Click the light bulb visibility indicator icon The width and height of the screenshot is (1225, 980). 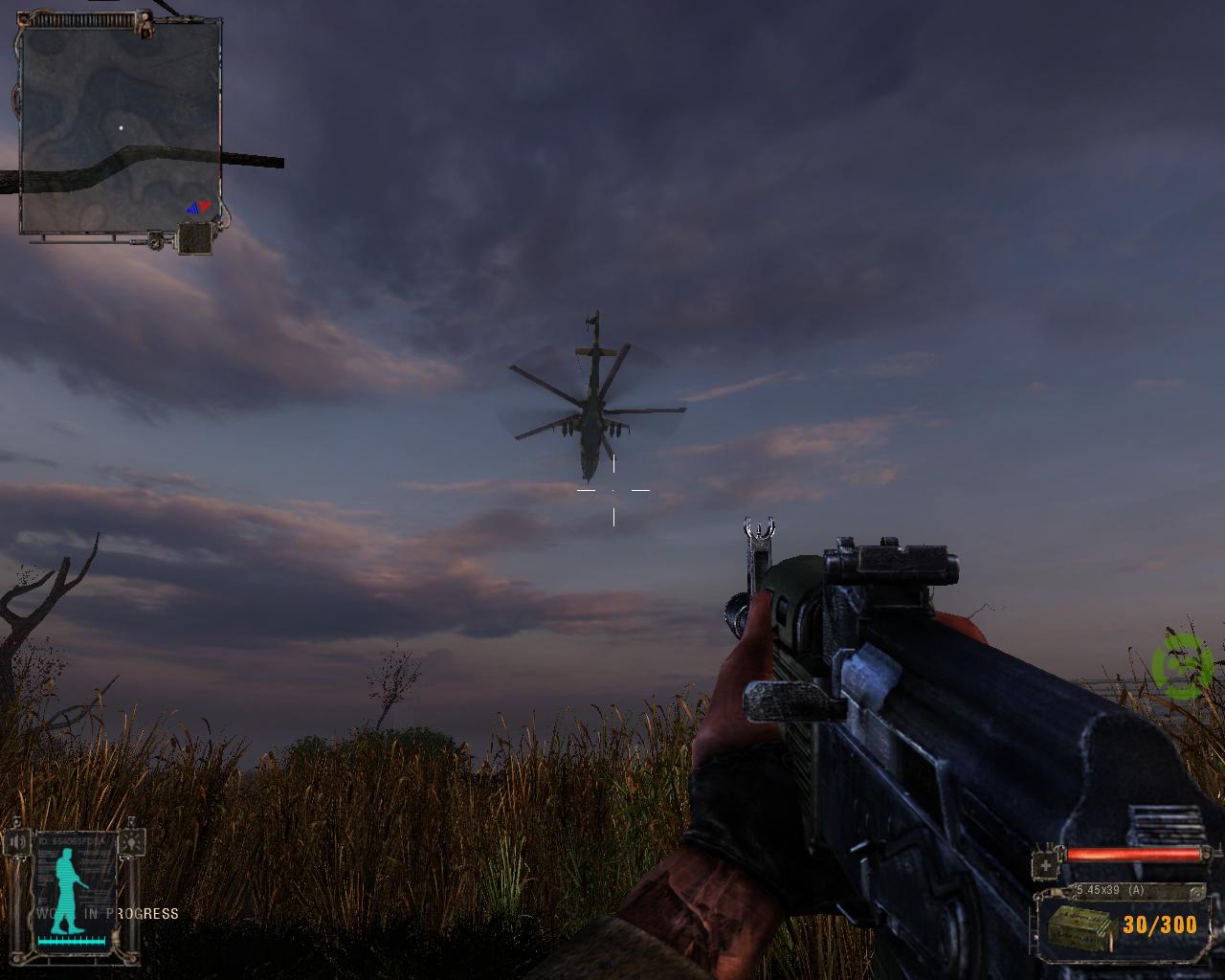(130, 842)
